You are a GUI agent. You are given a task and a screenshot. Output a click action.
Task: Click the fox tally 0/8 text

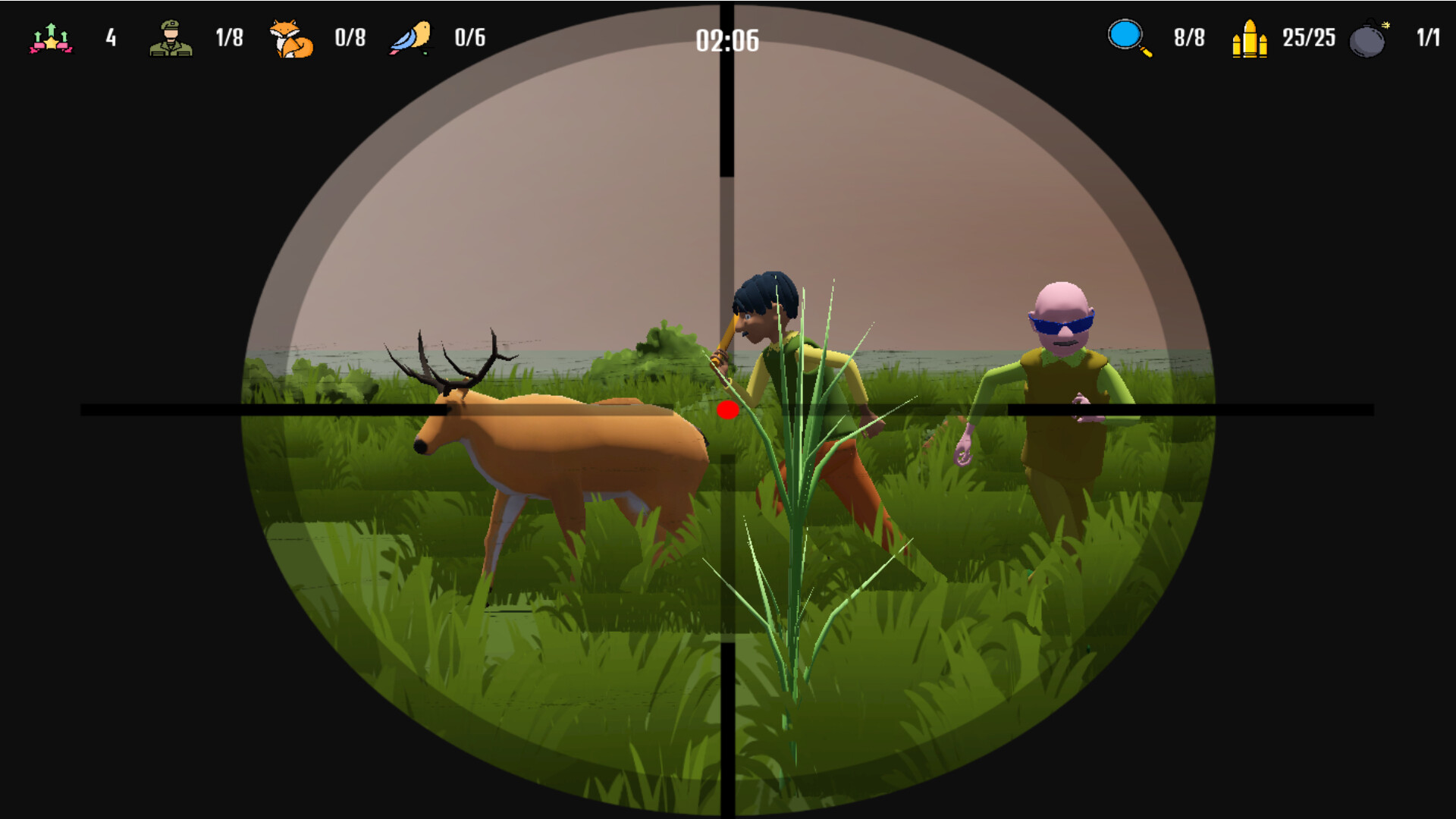coord(349,36)
